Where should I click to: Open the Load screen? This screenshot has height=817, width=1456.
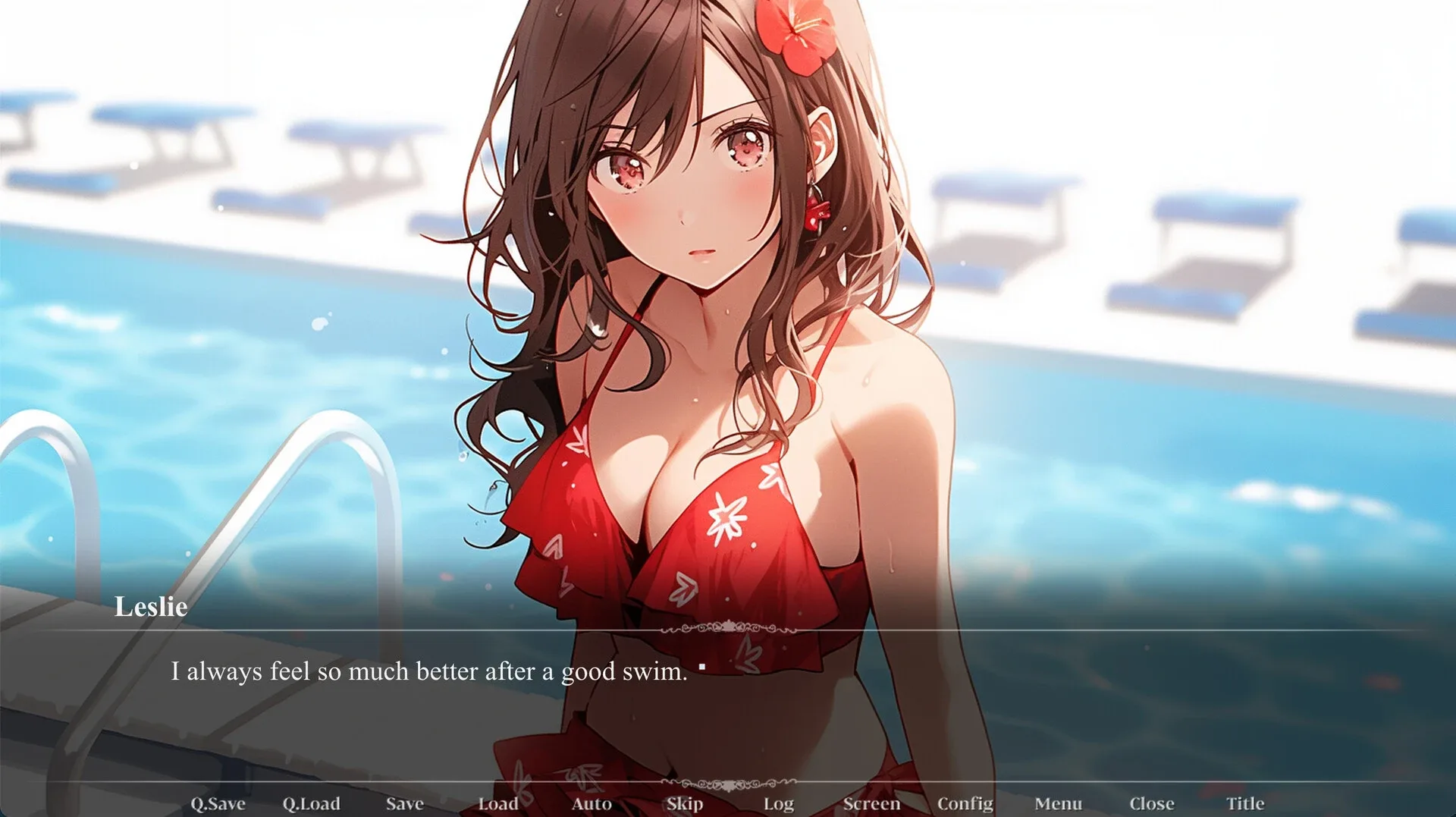[500, 803]
